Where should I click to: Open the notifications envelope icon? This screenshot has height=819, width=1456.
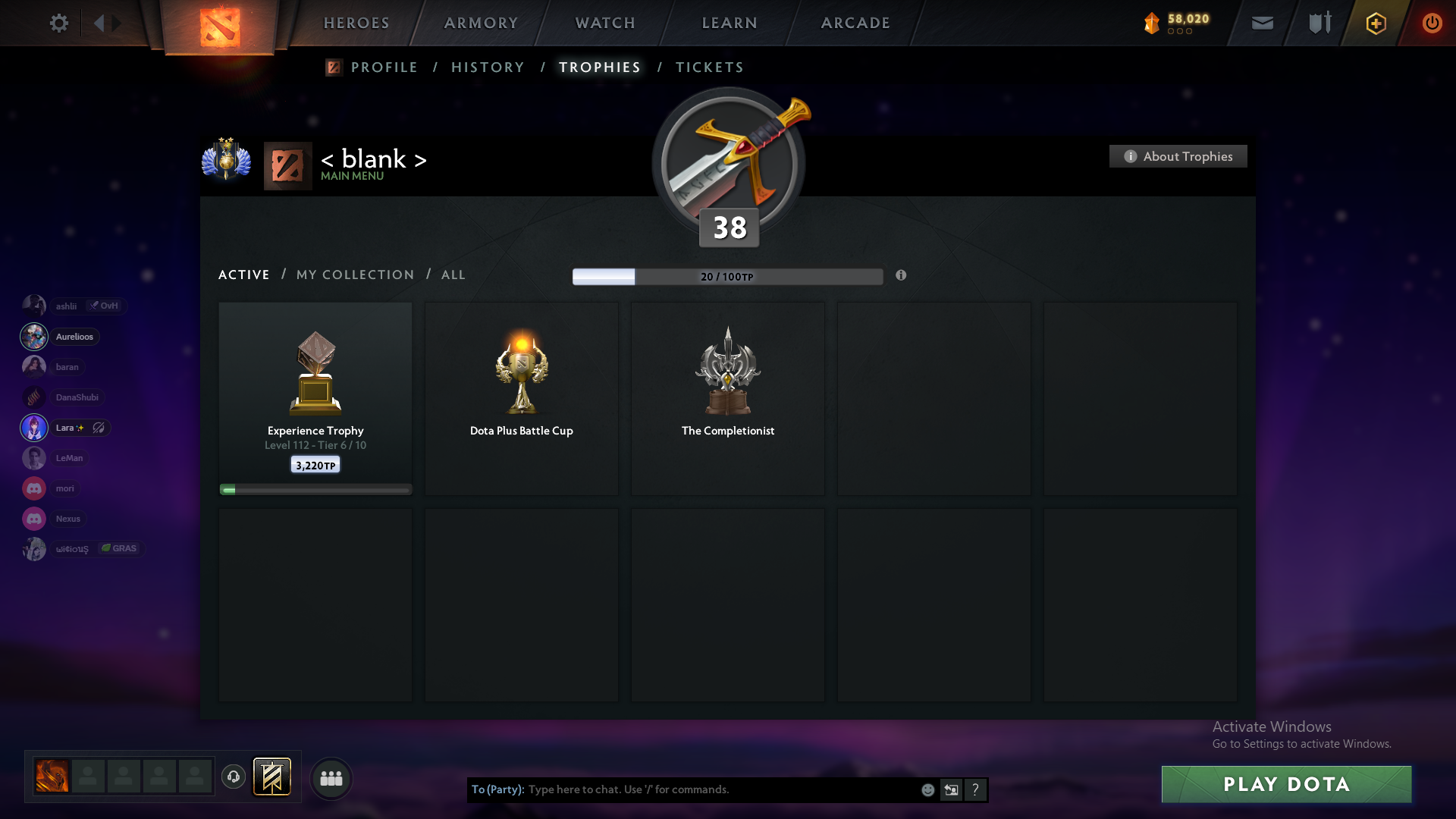1262,23
